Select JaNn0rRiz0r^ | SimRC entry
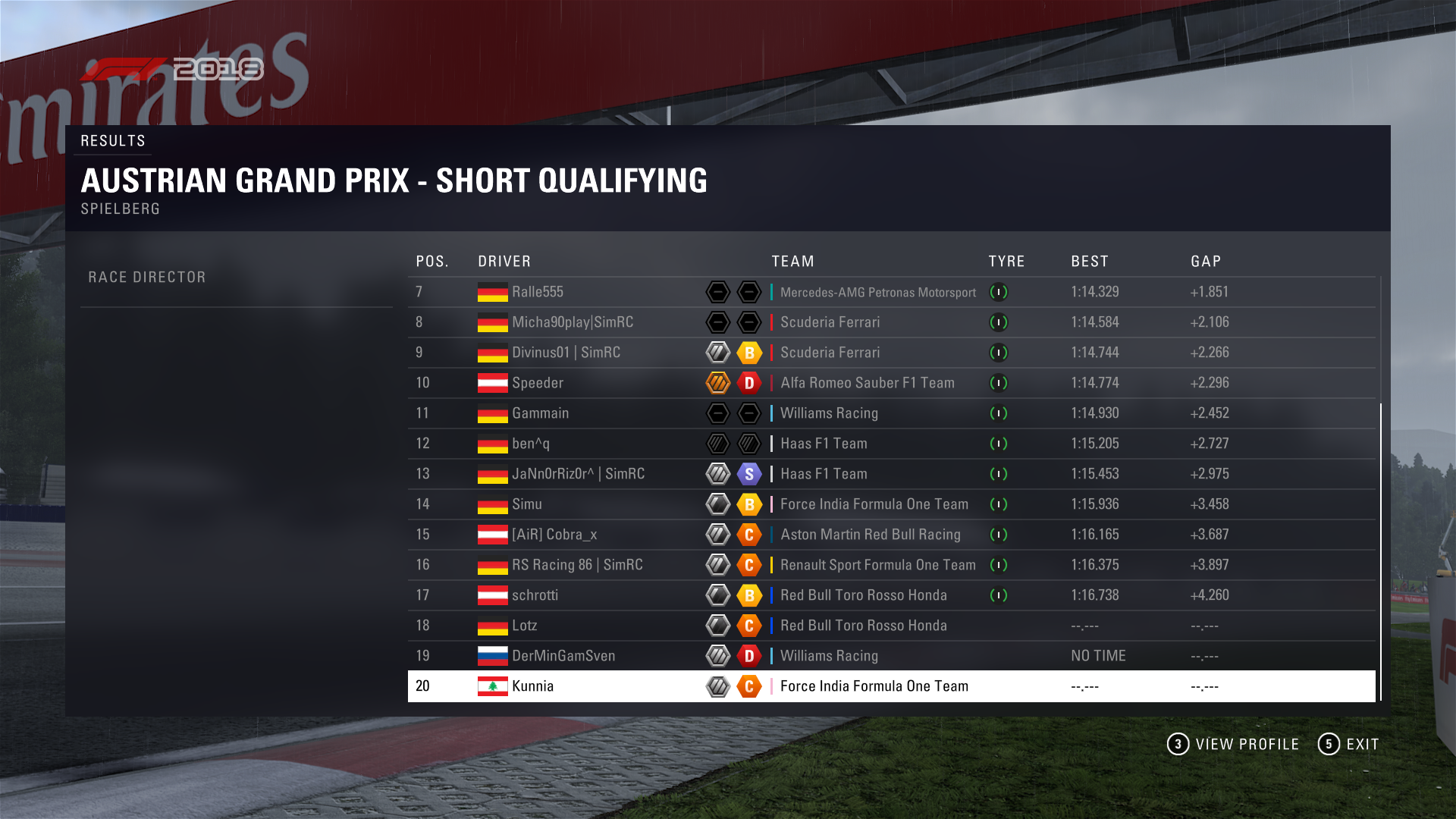The height and width of the screenshot is (819, 1456). tap(578, 474)
